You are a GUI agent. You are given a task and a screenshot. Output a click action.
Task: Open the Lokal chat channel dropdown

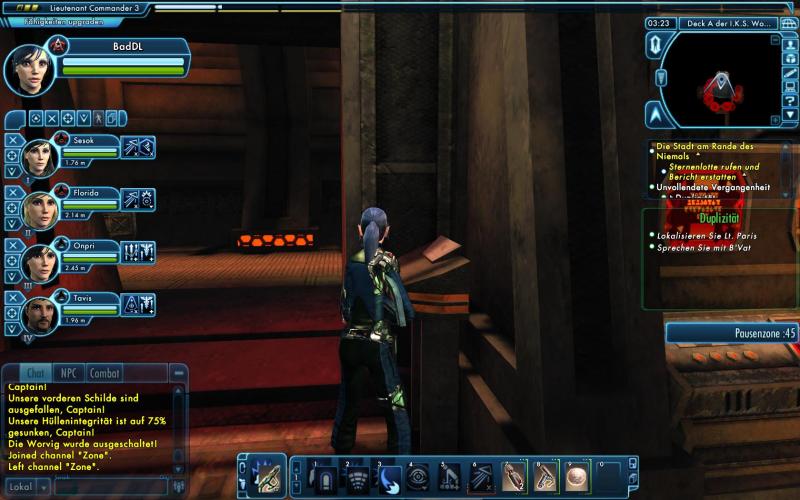tap(24, 487)
